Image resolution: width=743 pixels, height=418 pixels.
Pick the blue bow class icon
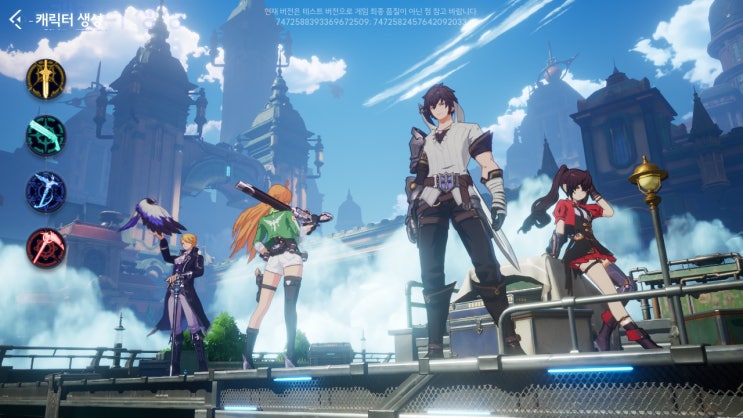pos(46,191)
